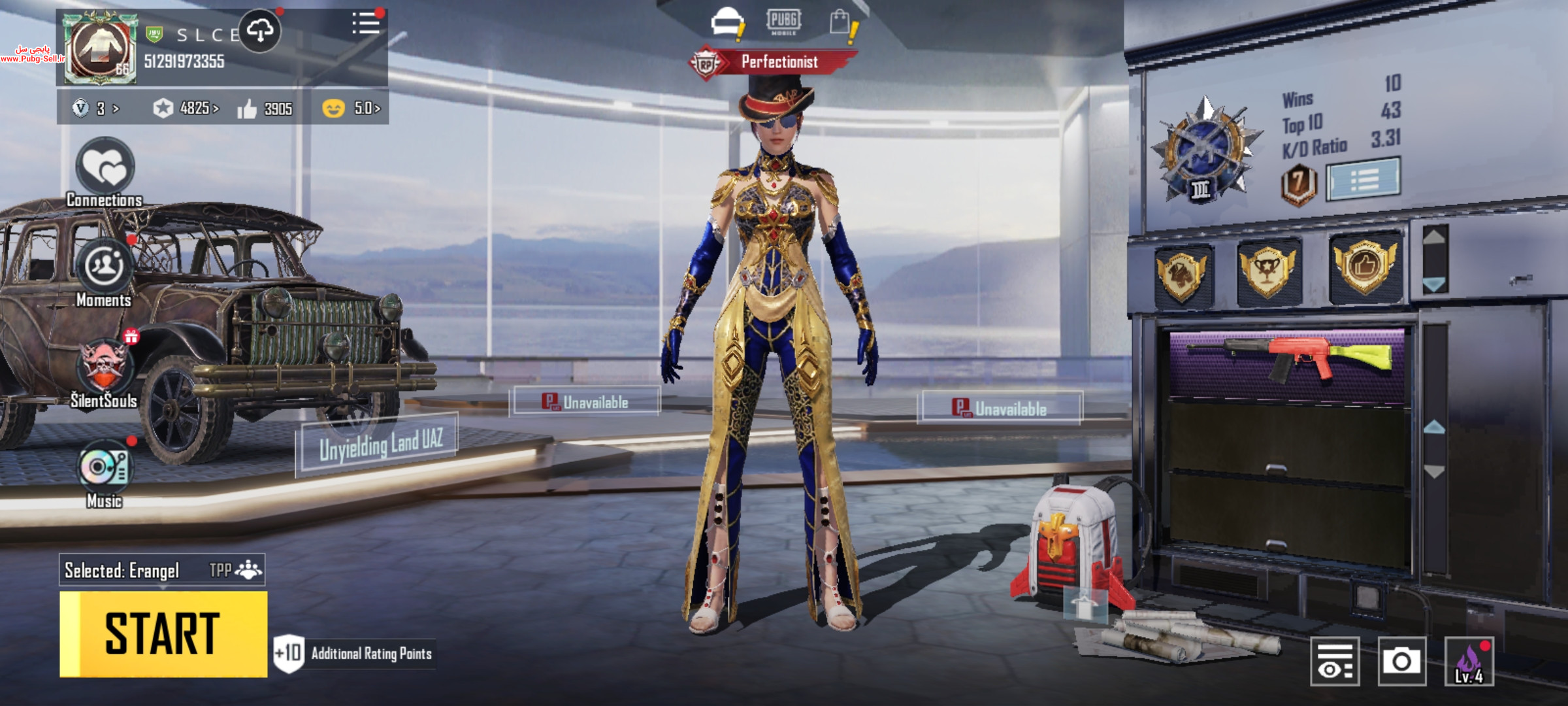Toggle lobby display with the eye icon
1568x706 pixels.
pos(1335,661)
